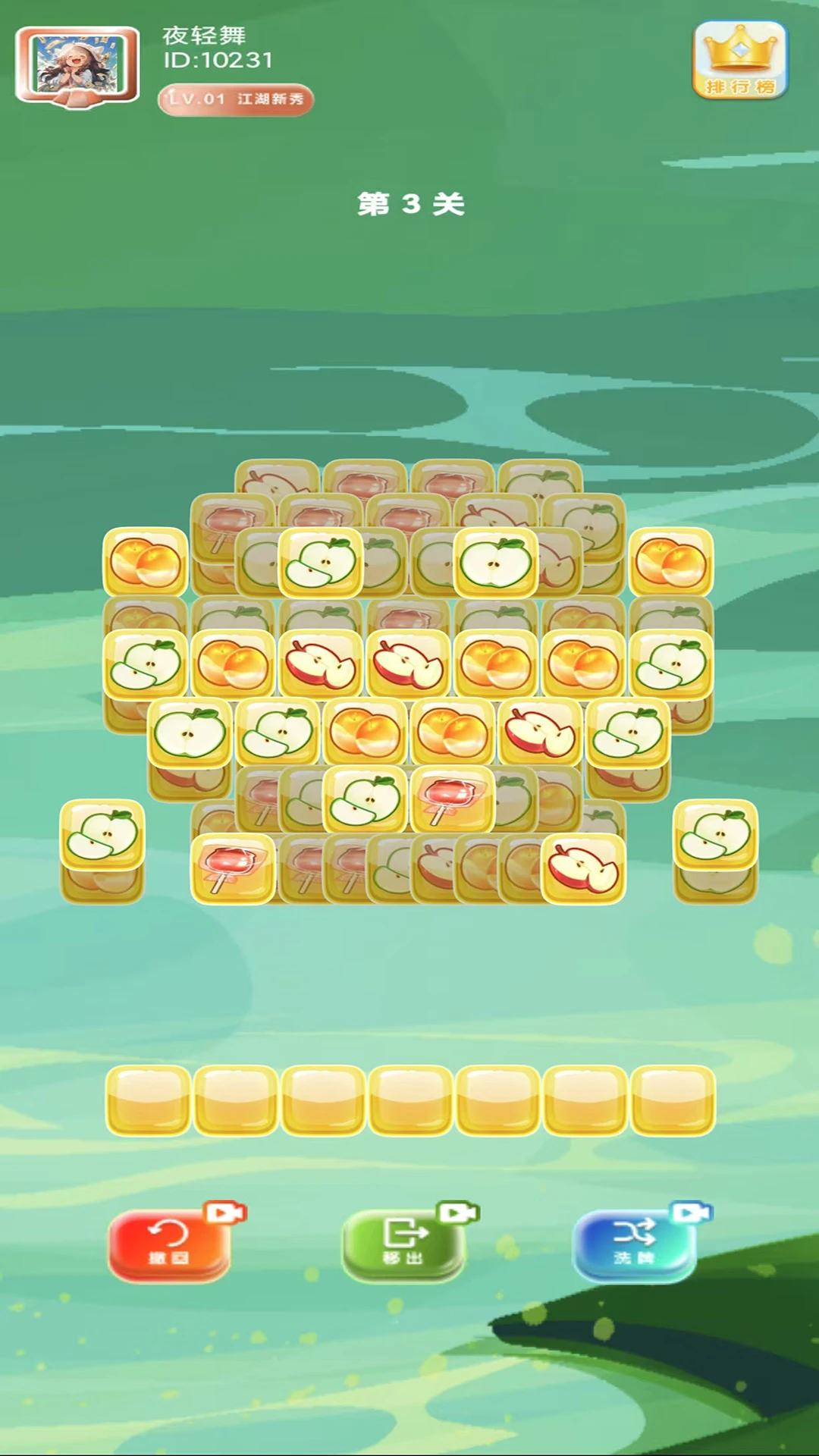Take the isolated green apple tile at far right

tap(715, 834)
